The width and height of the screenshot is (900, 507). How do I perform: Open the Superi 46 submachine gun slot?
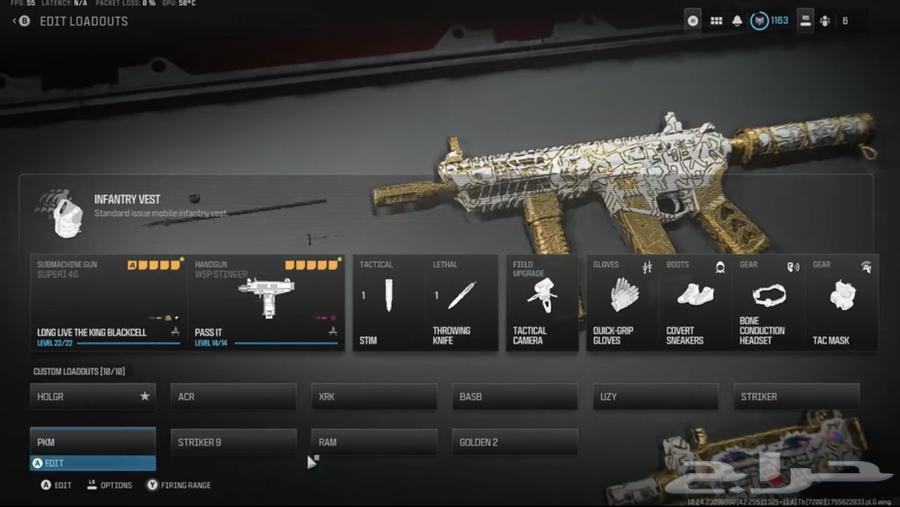click(x=107, y=302)
